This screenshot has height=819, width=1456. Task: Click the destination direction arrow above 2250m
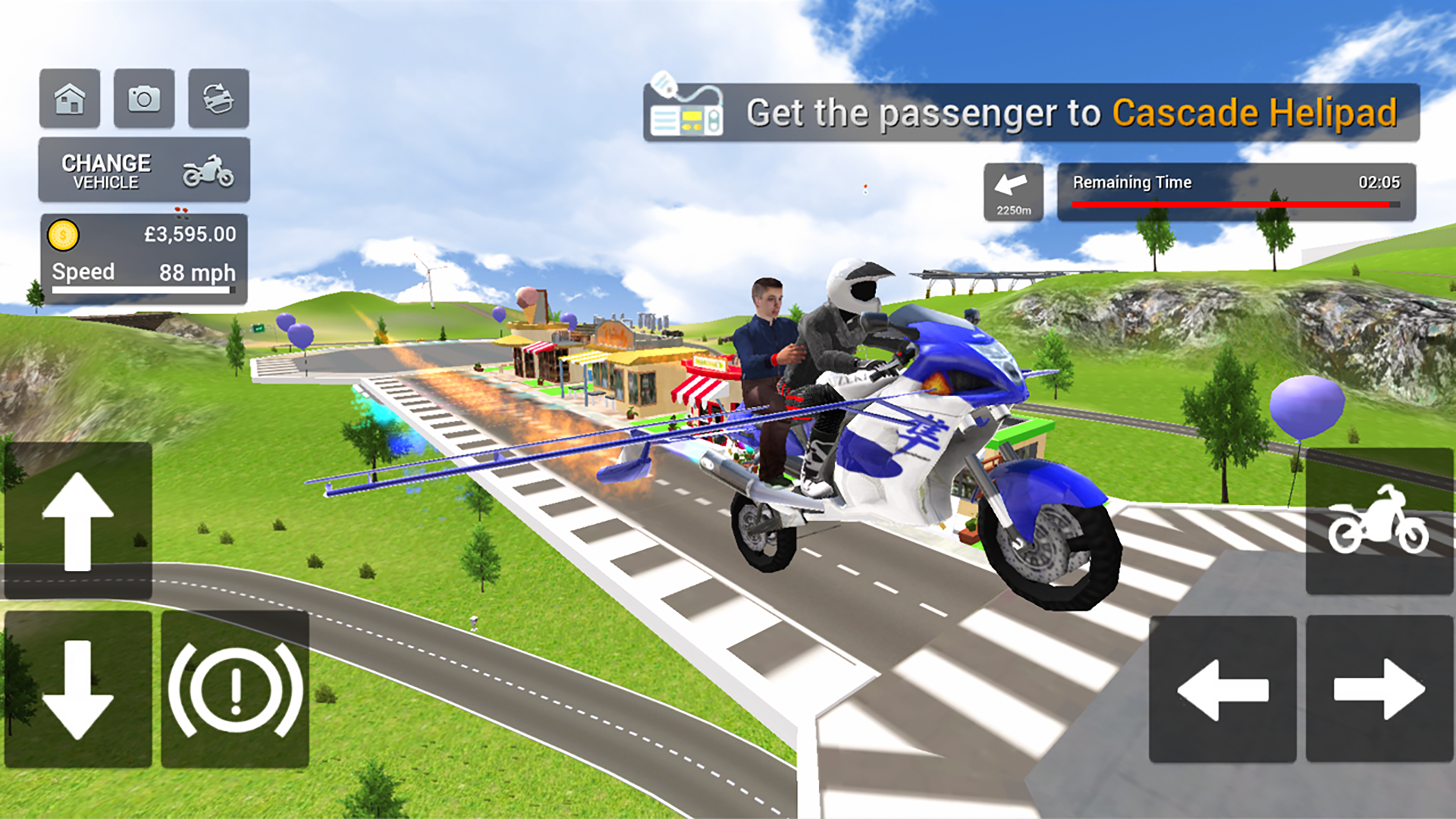(1011, 182)
